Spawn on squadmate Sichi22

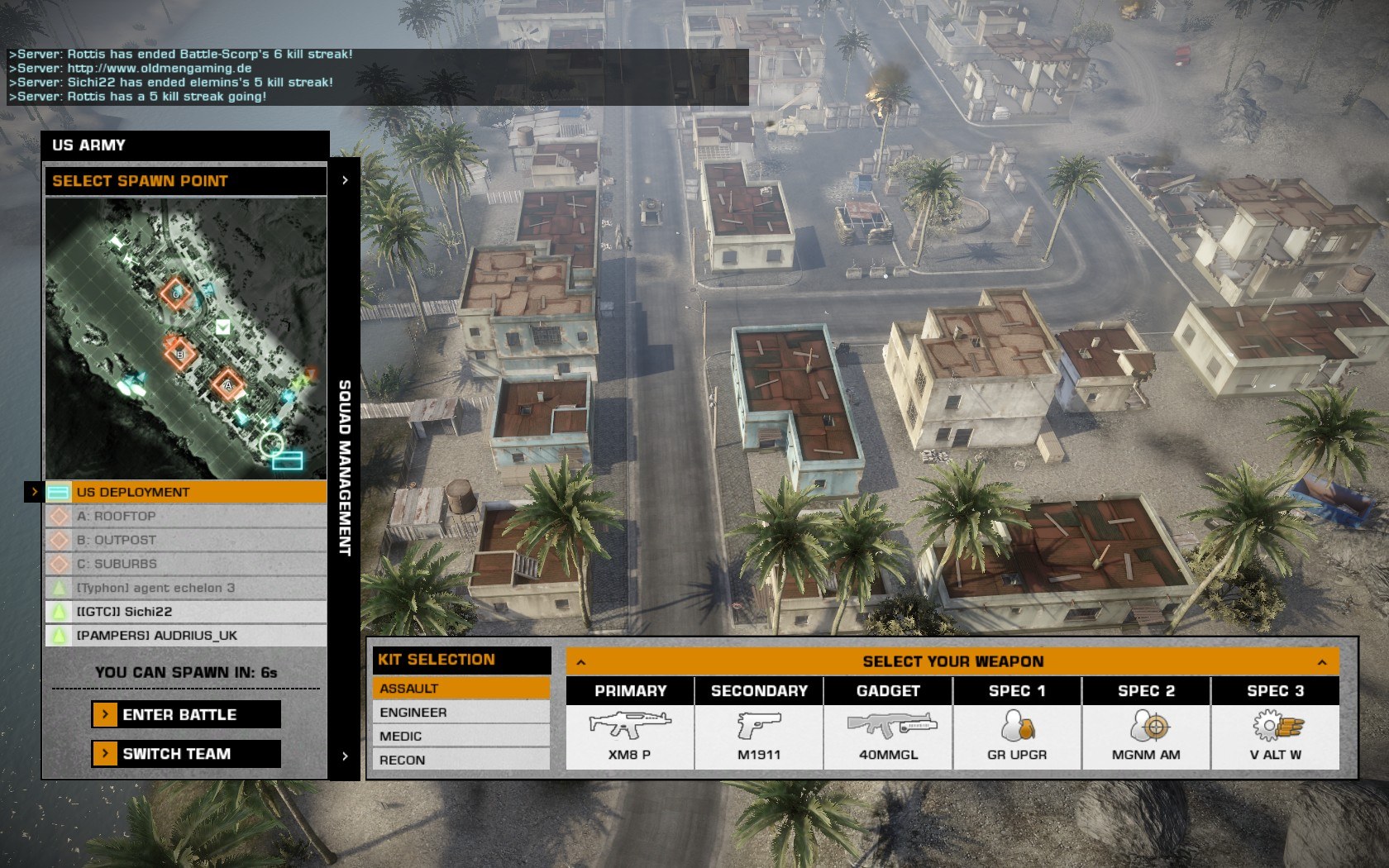coord(186,612)
